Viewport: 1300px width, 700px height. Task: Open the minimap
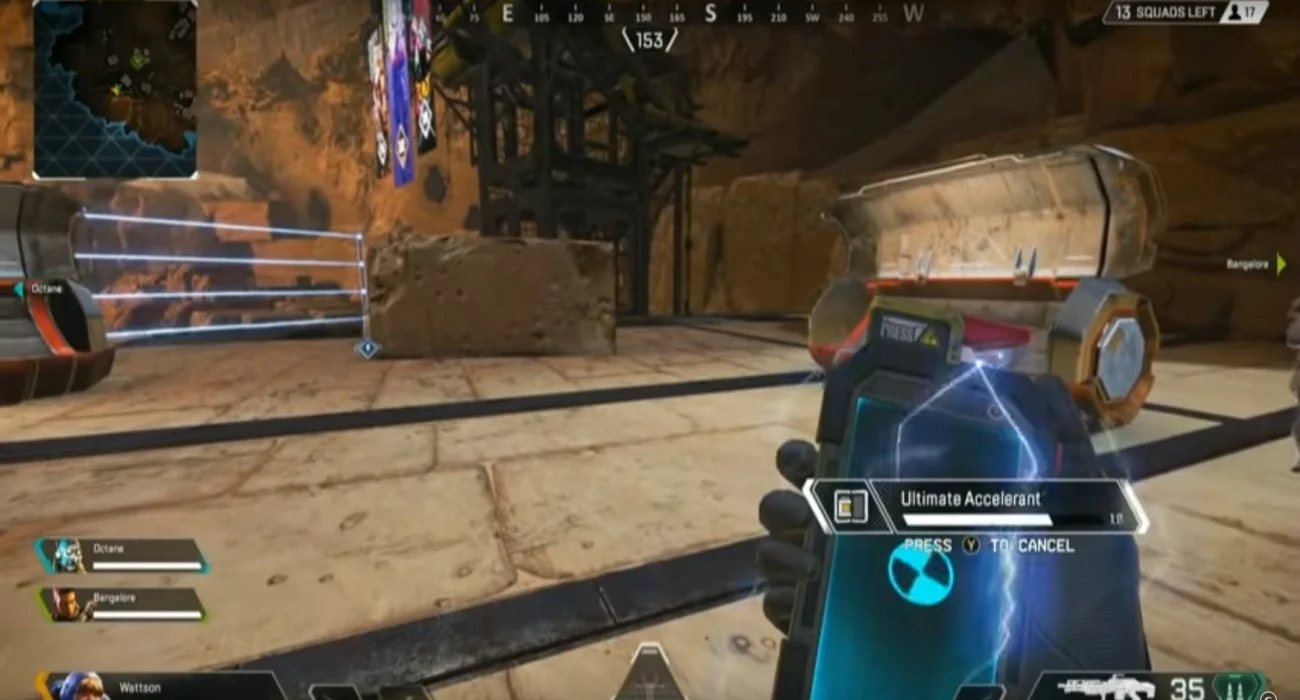coord(115,89)
